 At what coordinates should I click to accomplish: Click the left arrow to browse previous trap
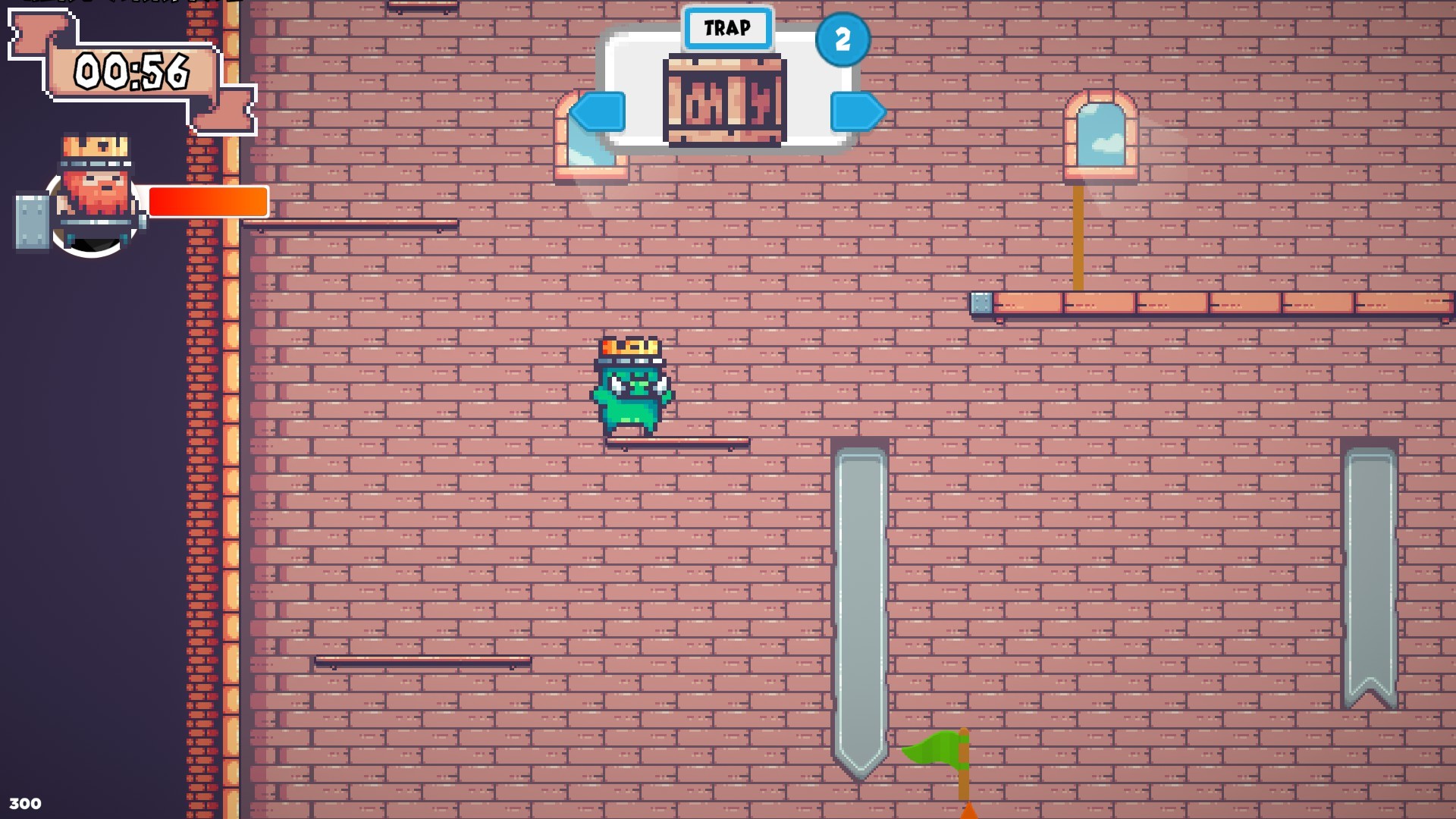(598, 111)
